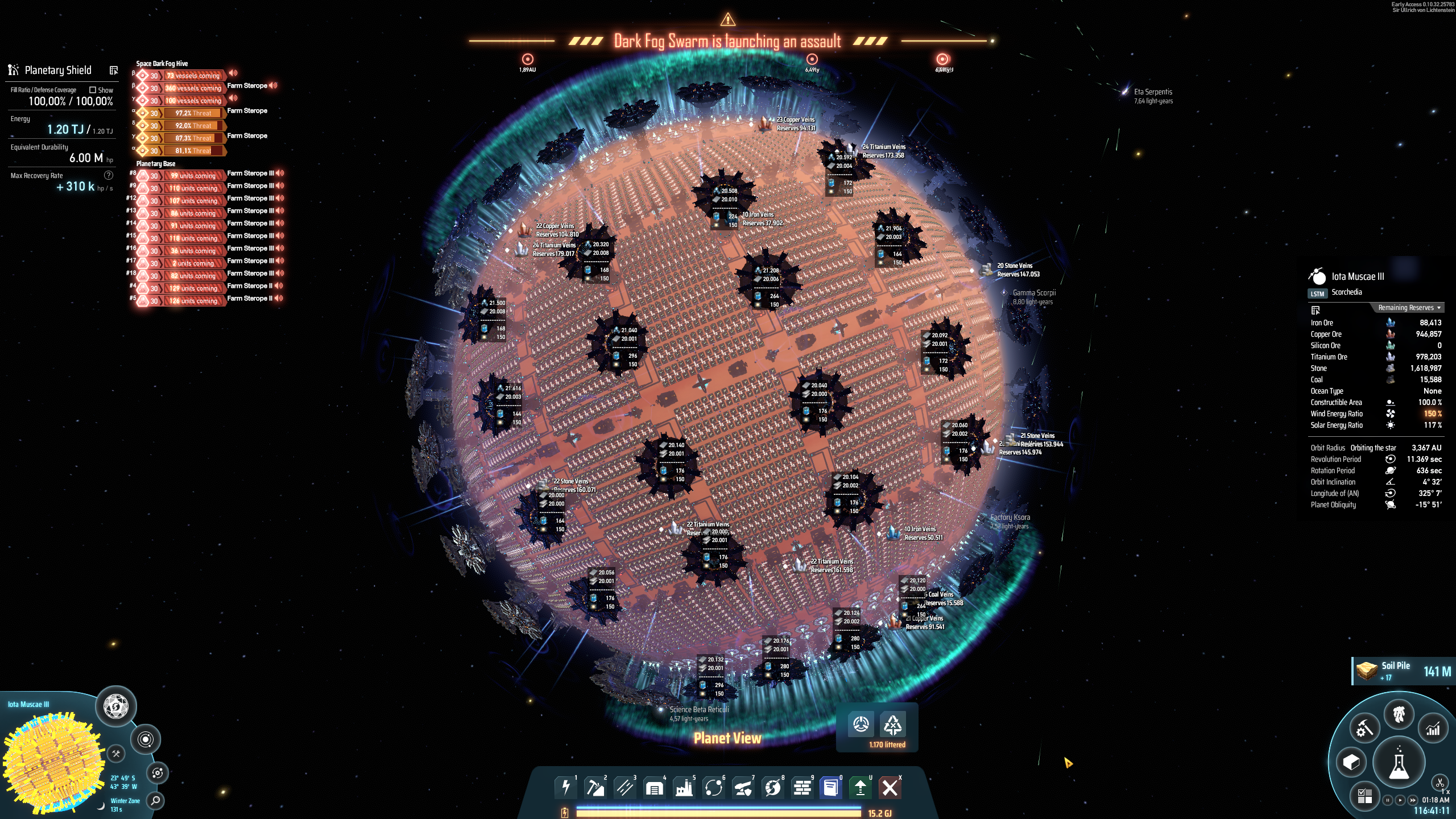1456x819 pixels.
Task: Click the litter recycle icon
Action: (892, 725)
